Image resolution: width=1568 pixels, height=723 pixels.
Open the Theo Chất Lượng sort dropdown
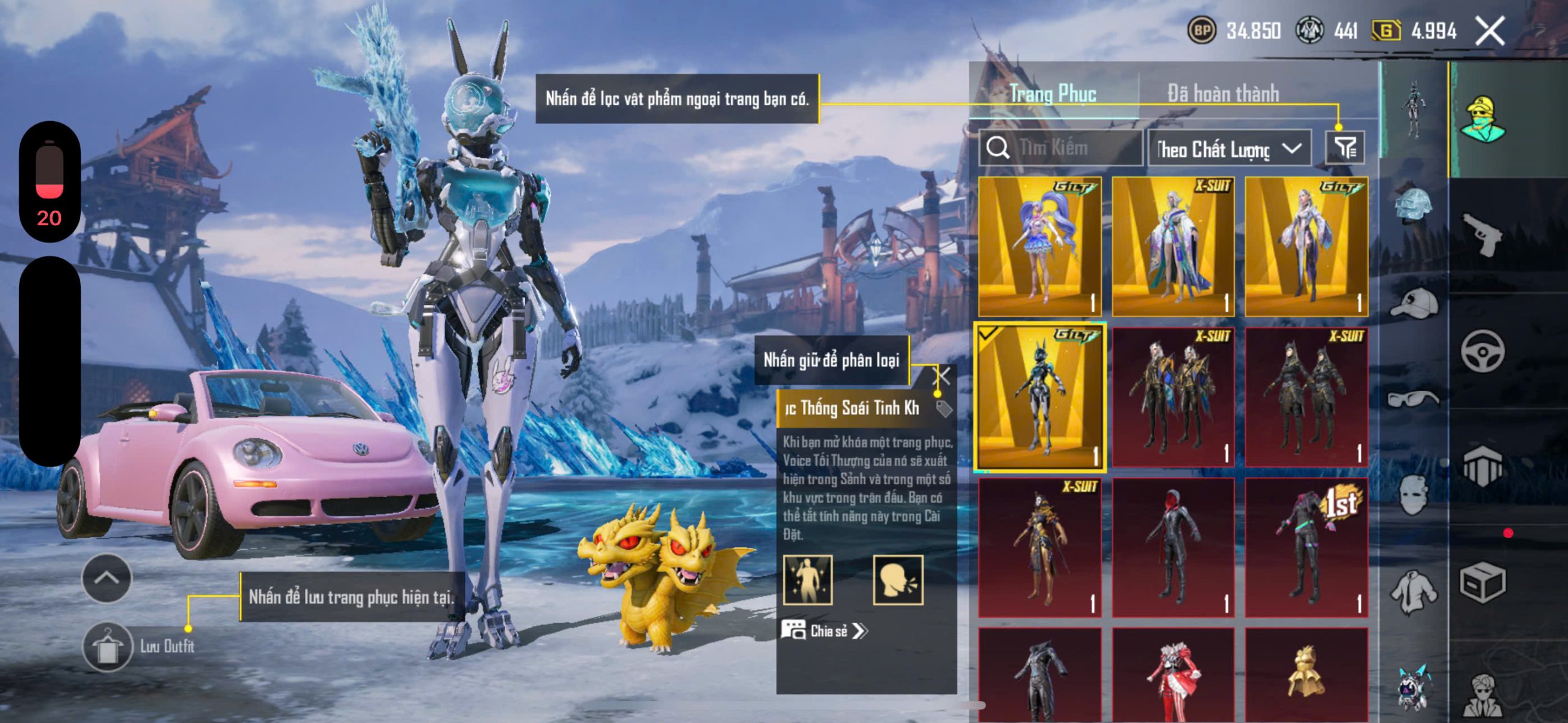point(1229,149)
